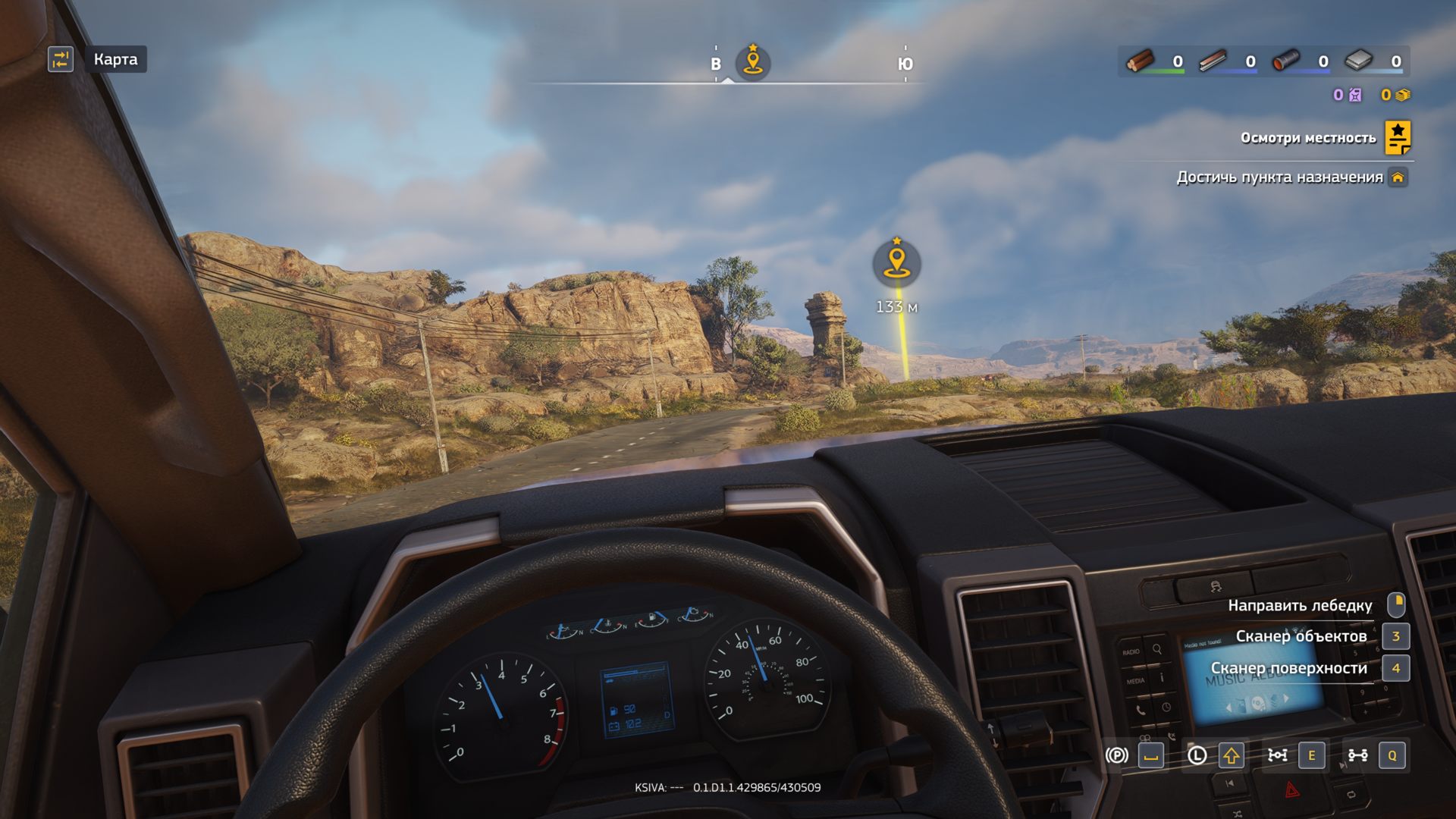Click the steel pipe resource icon
Viewport: 1456px width, 819px height.
[x=1285, y=61]
